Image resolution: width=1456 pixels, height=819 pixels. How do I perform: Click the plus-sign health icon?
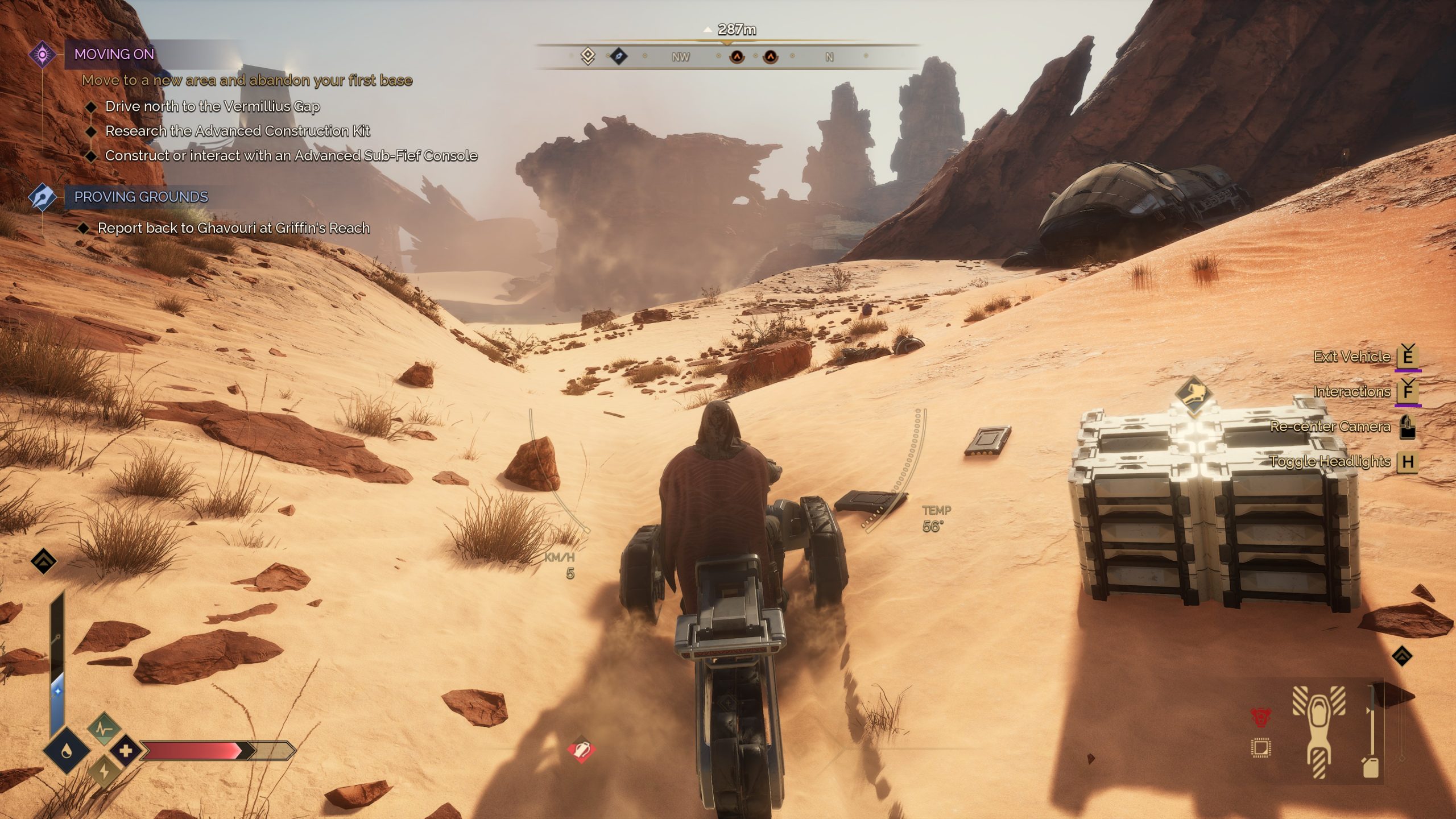tap(126, 751)
